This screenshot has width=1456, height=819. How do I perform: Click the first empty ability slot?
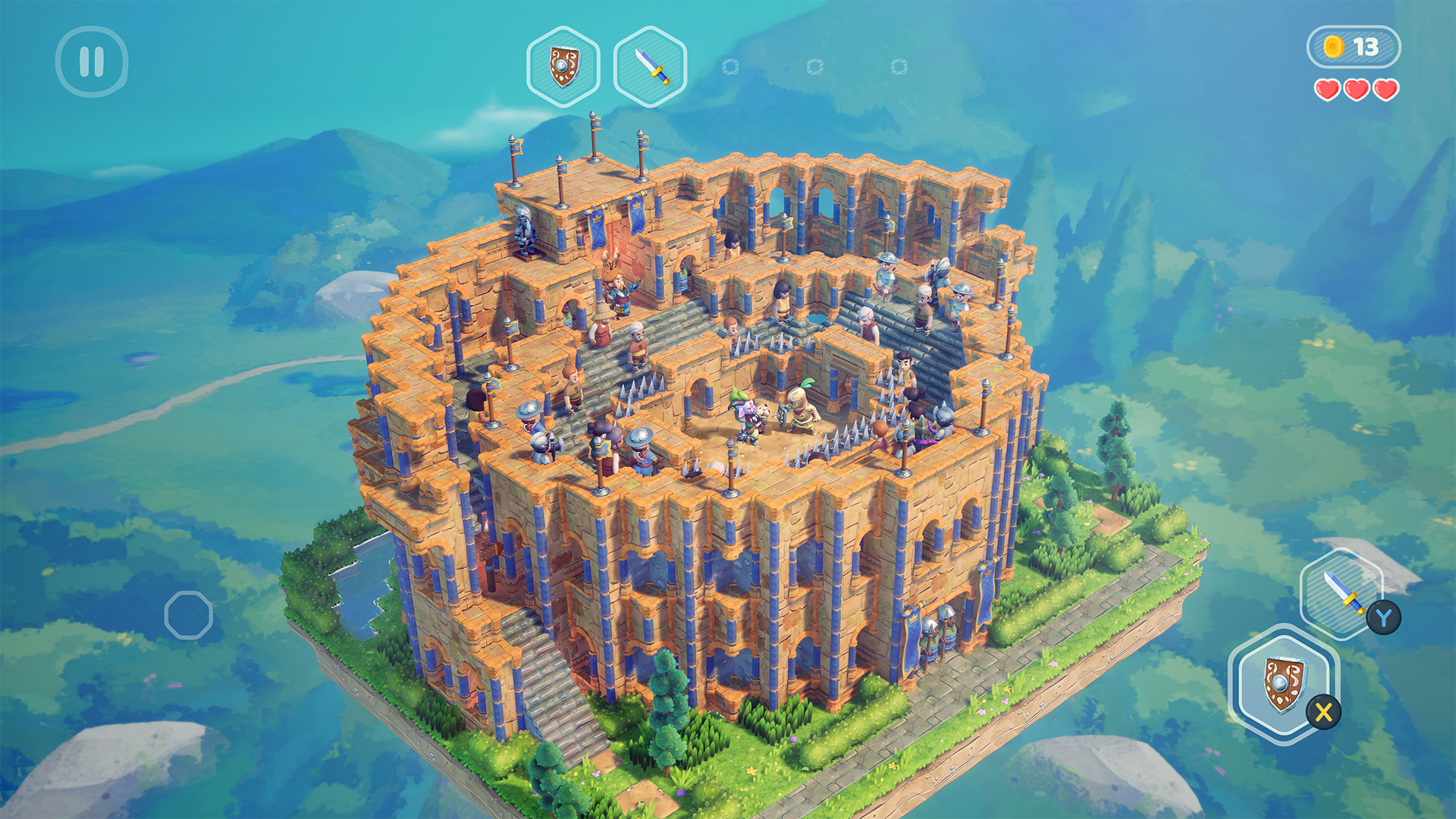tap(730, 68)
